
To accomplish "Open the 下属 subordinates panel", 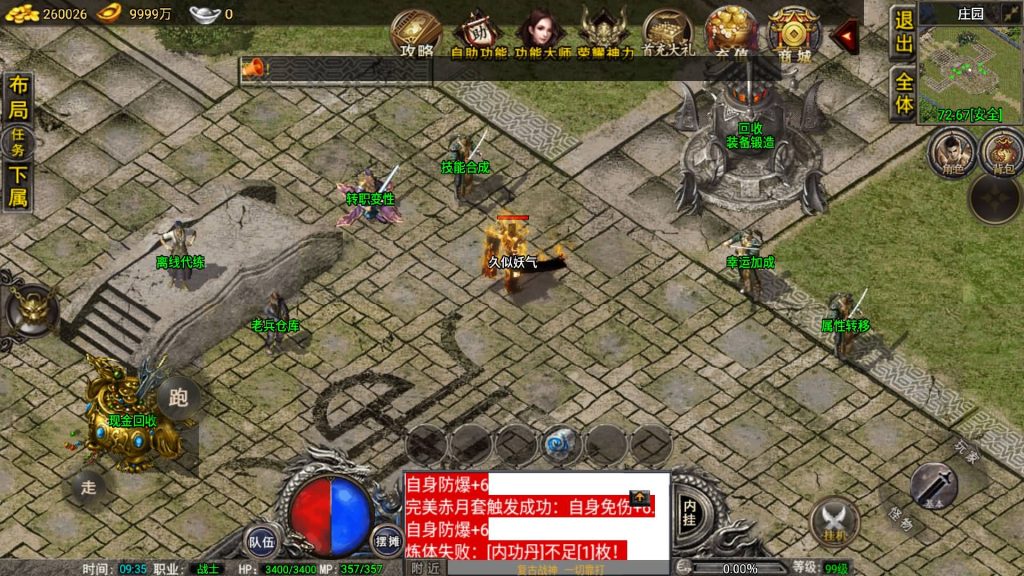I will pyautogui.click(x=18, y=186).
